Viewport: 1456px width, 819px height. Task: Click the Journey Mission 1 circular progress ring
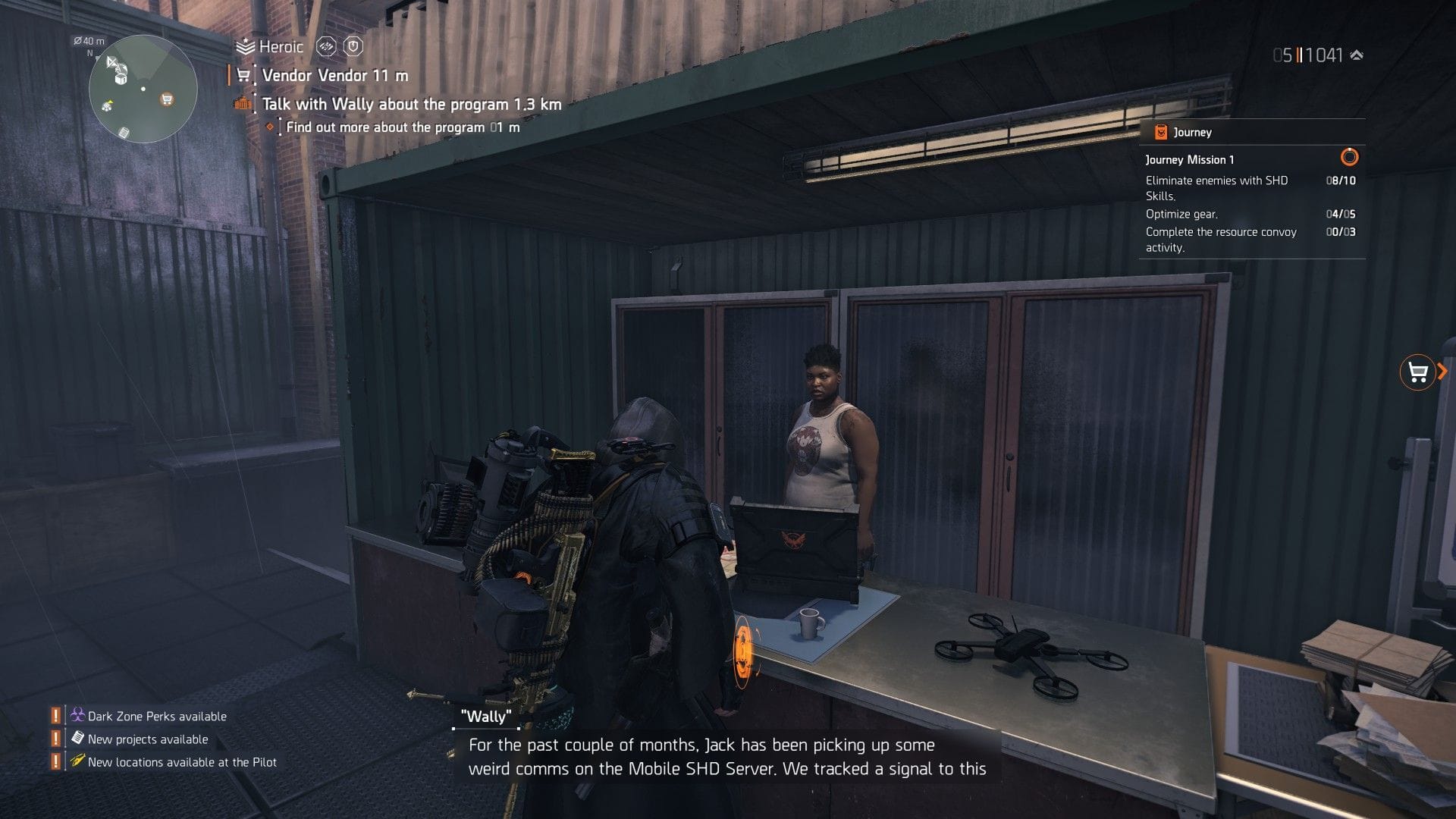[1350, 159]
